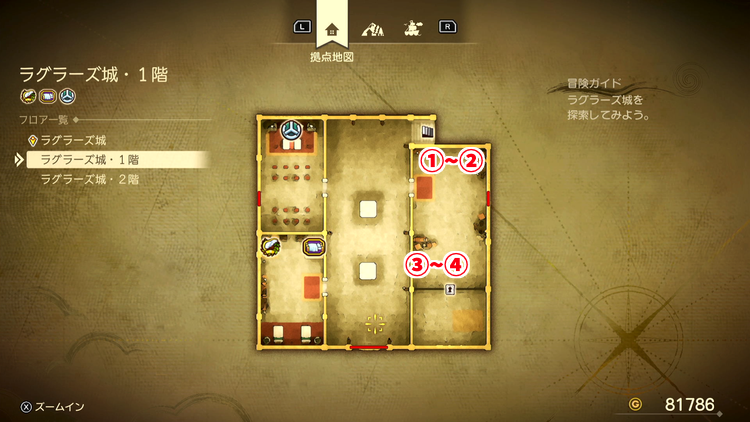Click the three-pointed emblem marker on the map

(x=291, y=130)
